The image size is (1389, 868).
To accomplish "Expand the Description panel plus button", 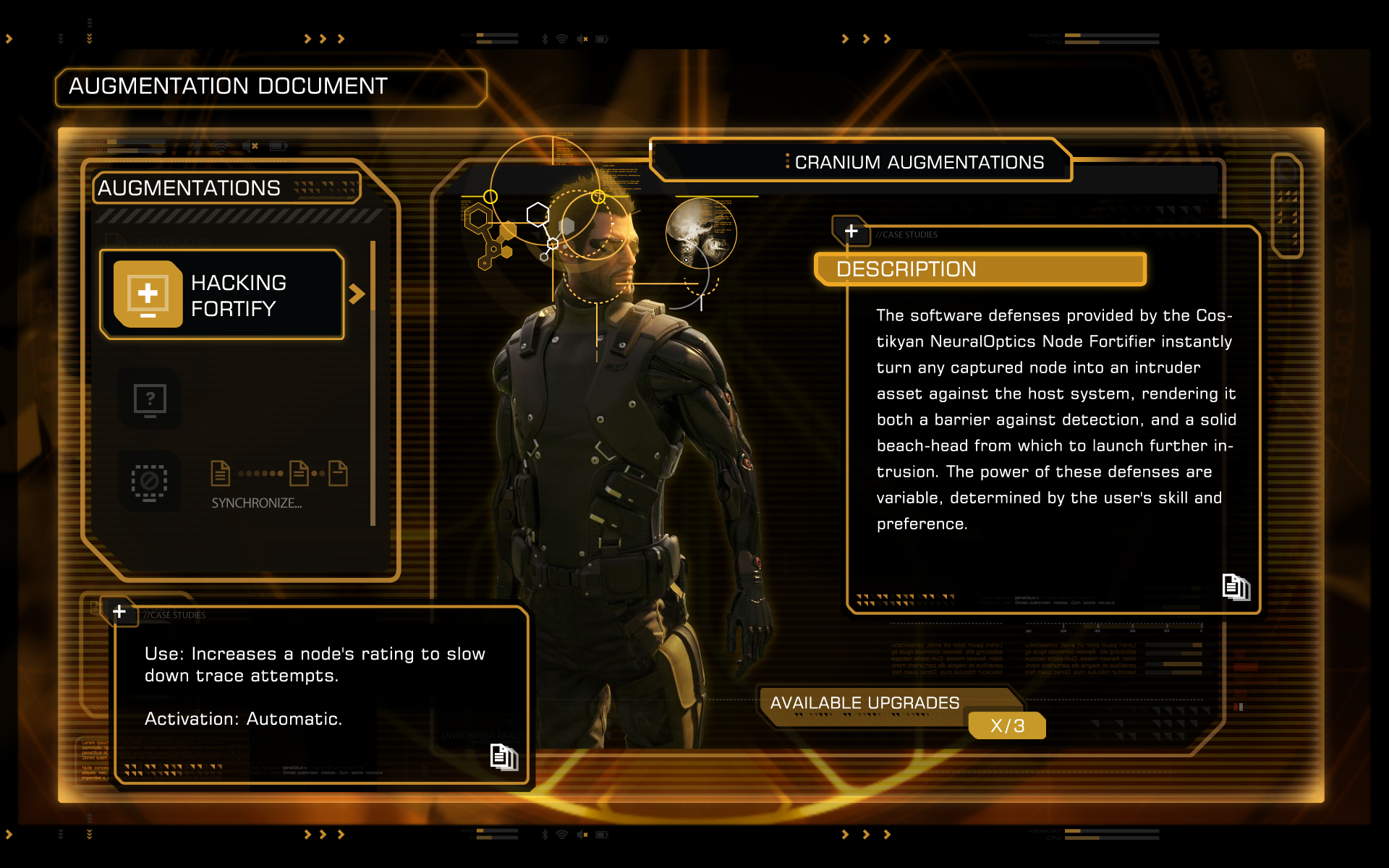I will coord(851,231).
